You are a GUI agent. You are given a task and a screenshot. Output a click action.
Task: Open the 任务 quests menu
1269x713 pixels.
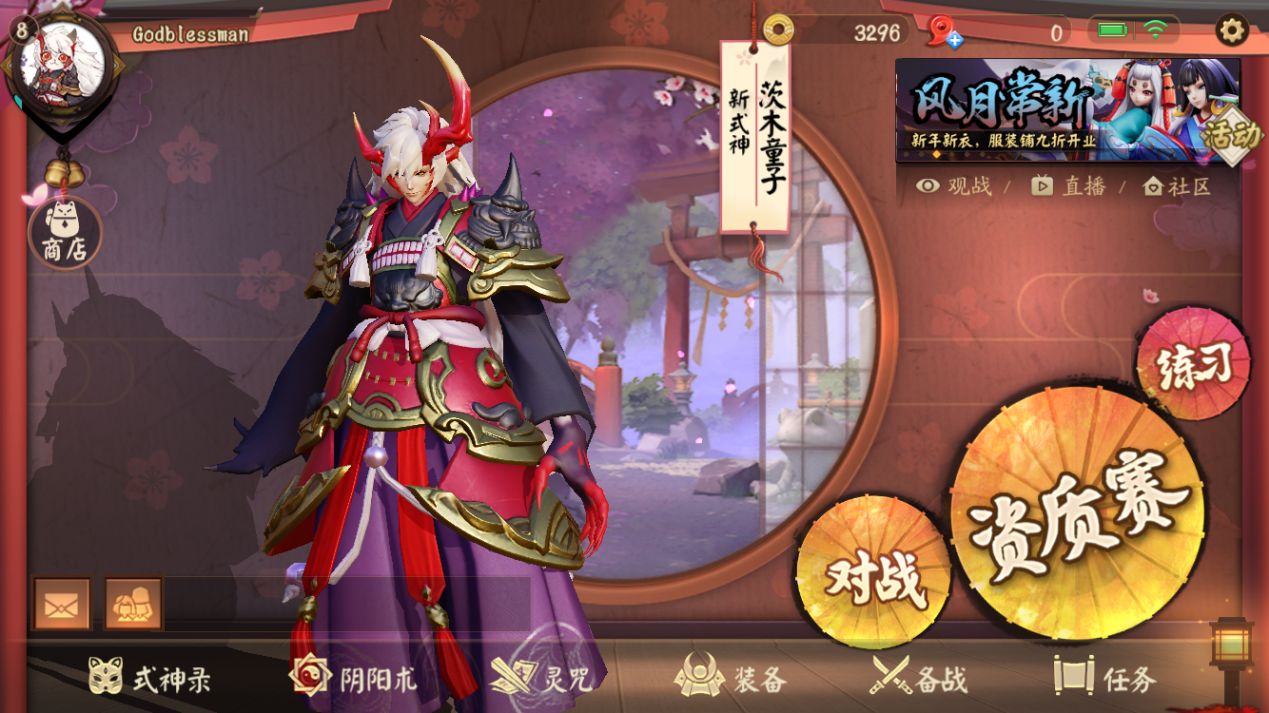(1106, 679)
